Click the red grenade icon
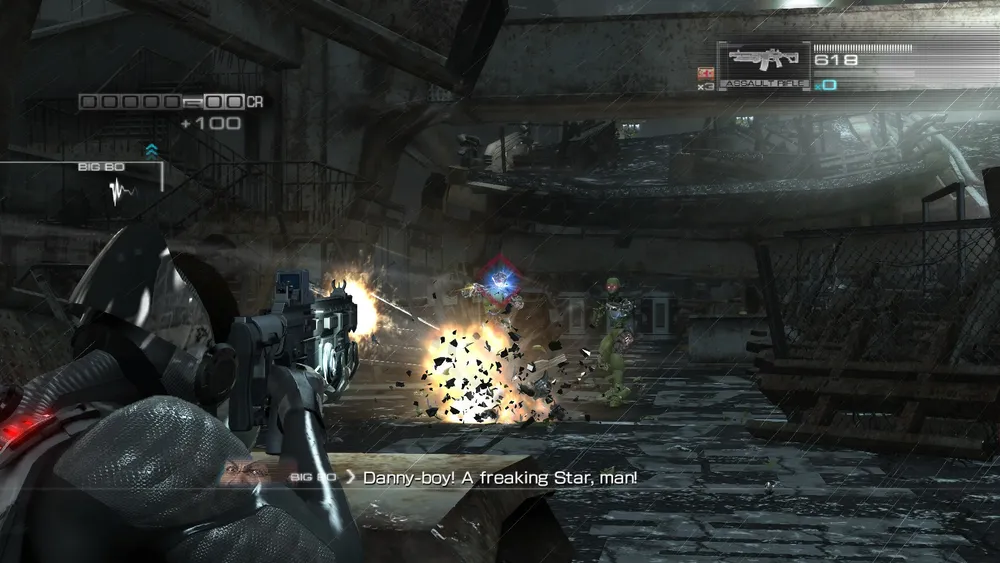 click(x=706, y=72)
